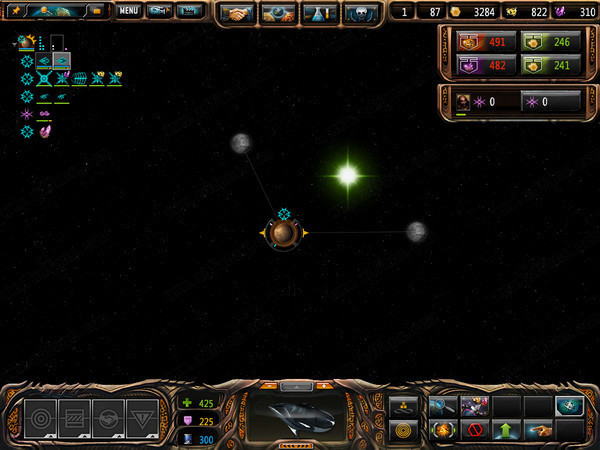Click the concentric circles ability slot
The height and width of the screenshot is (450, 600).
[42, 418]
